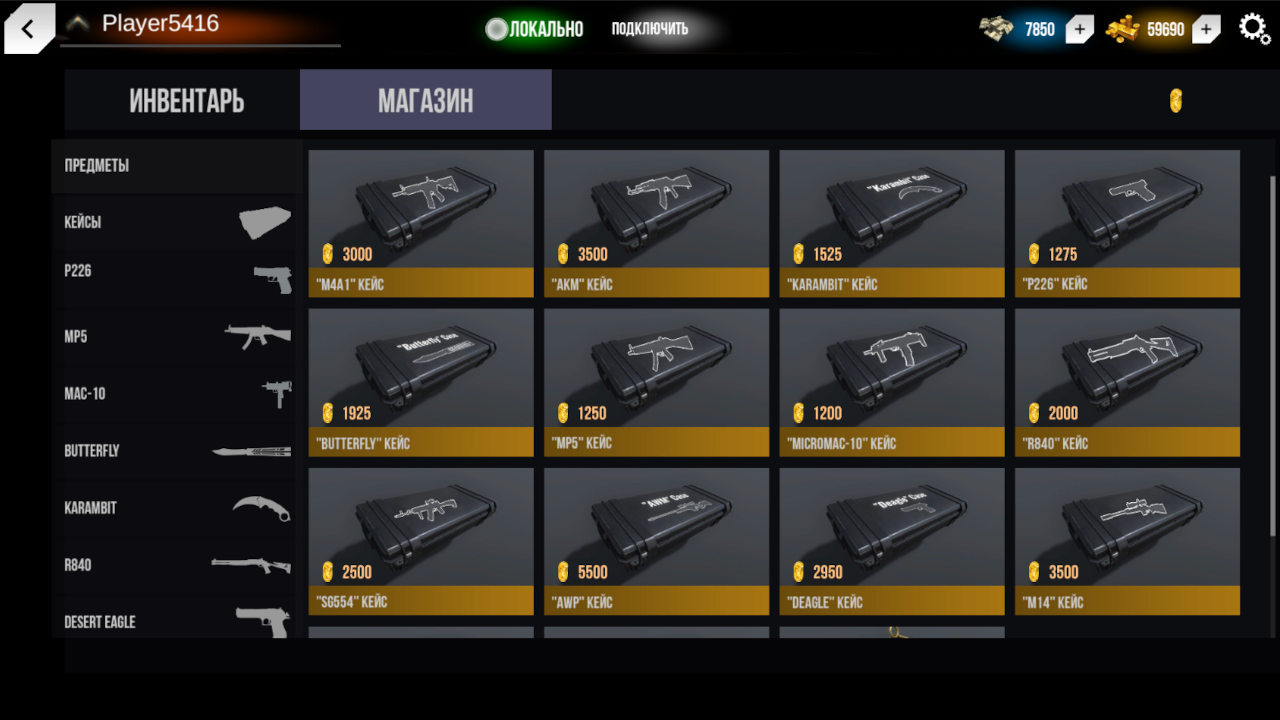Click the Desert Eagle pistol icon

262,621
